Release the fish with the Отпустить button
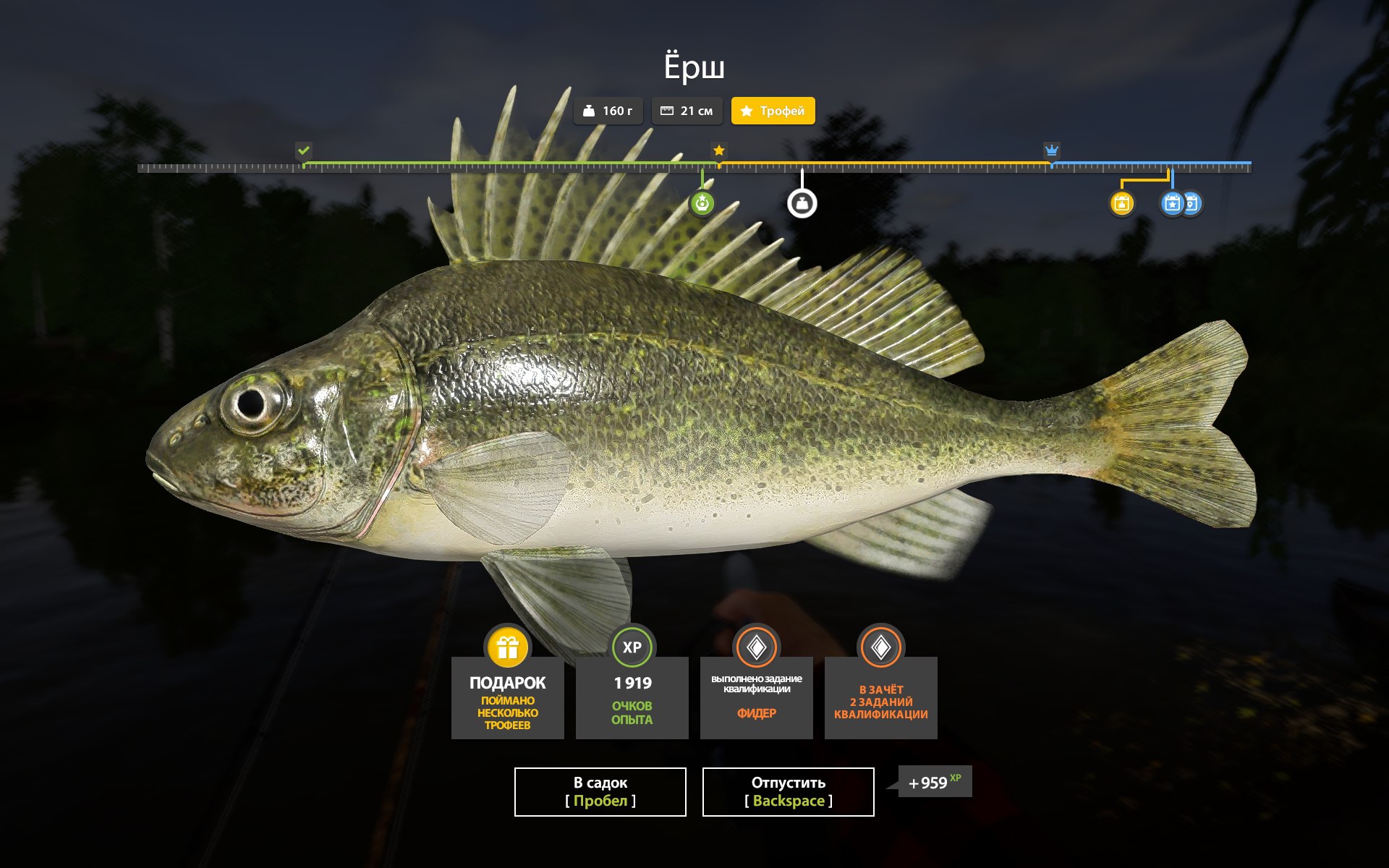 (x=788, y=791)
